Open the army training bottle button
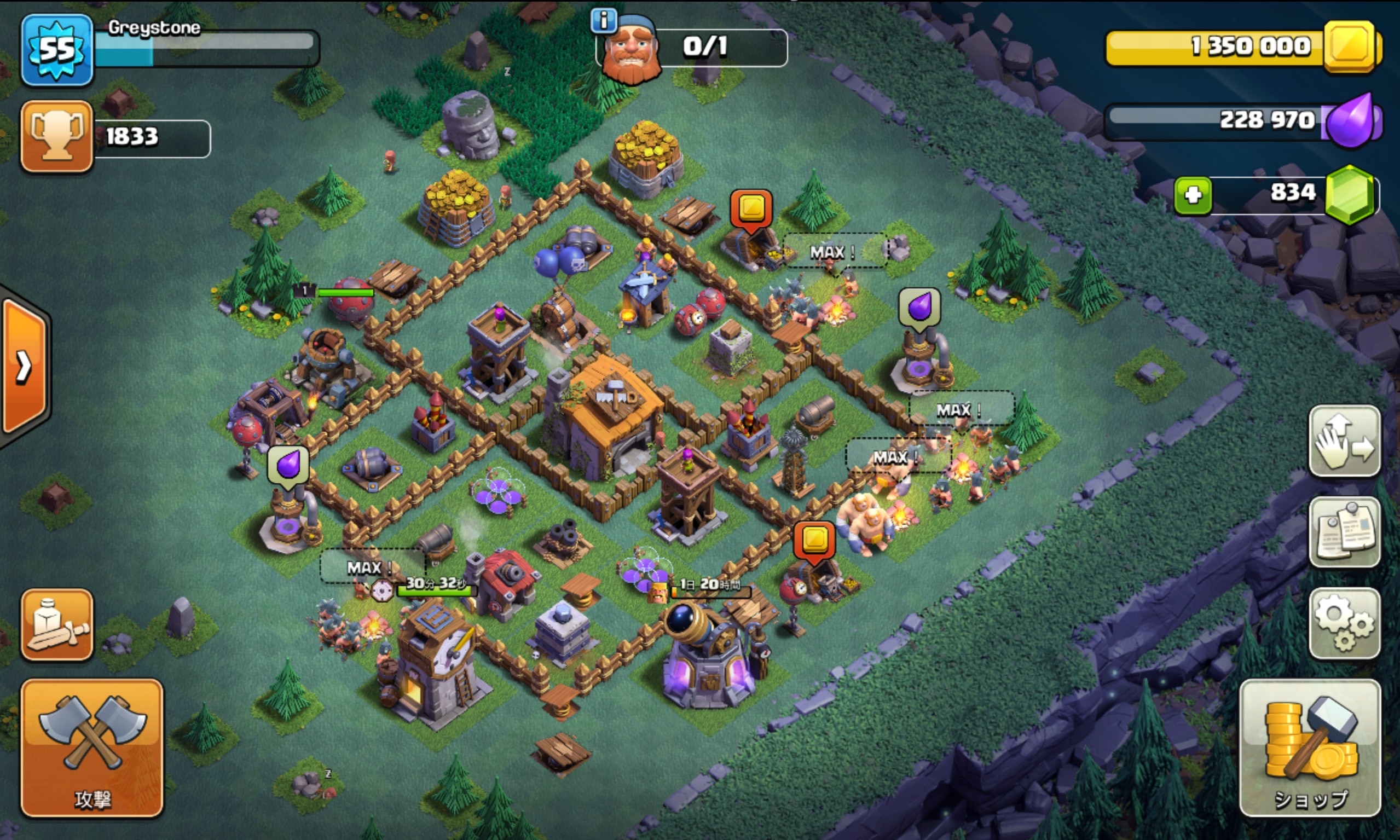 (56, 624)
